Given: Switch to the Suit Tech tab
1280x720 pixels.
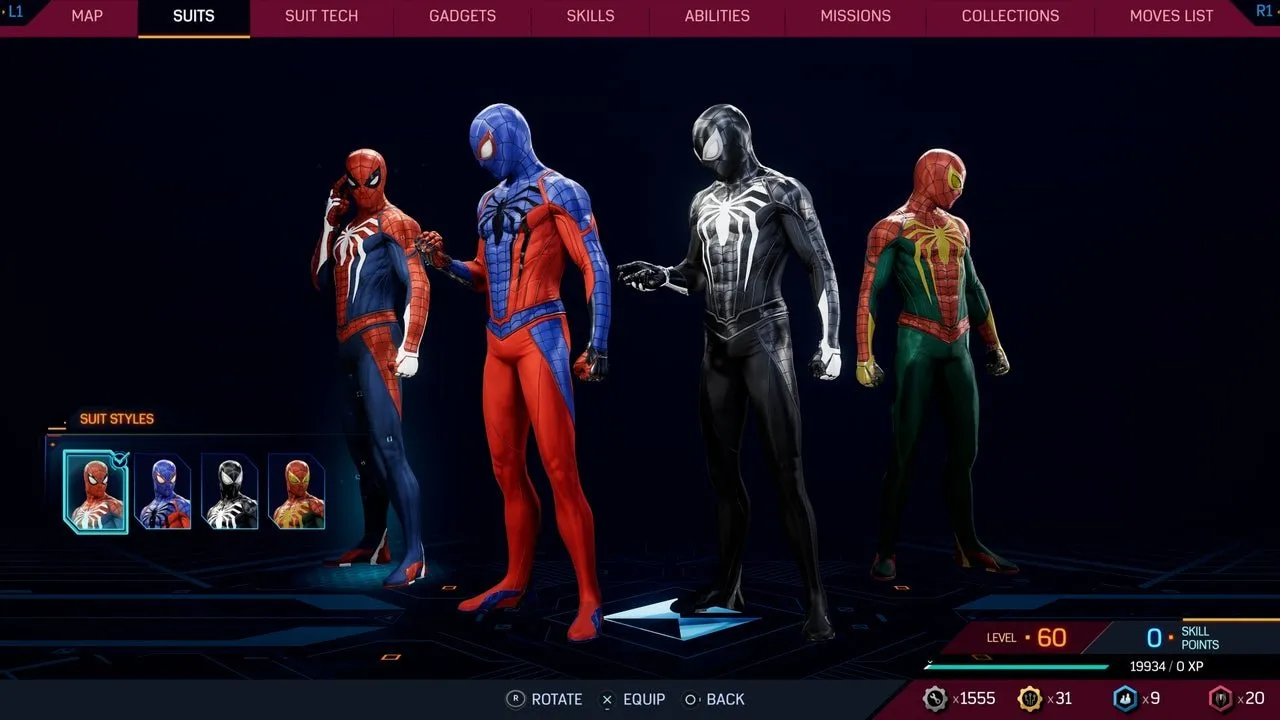Looking at the screenshot, I should click(x=321, y=16).
